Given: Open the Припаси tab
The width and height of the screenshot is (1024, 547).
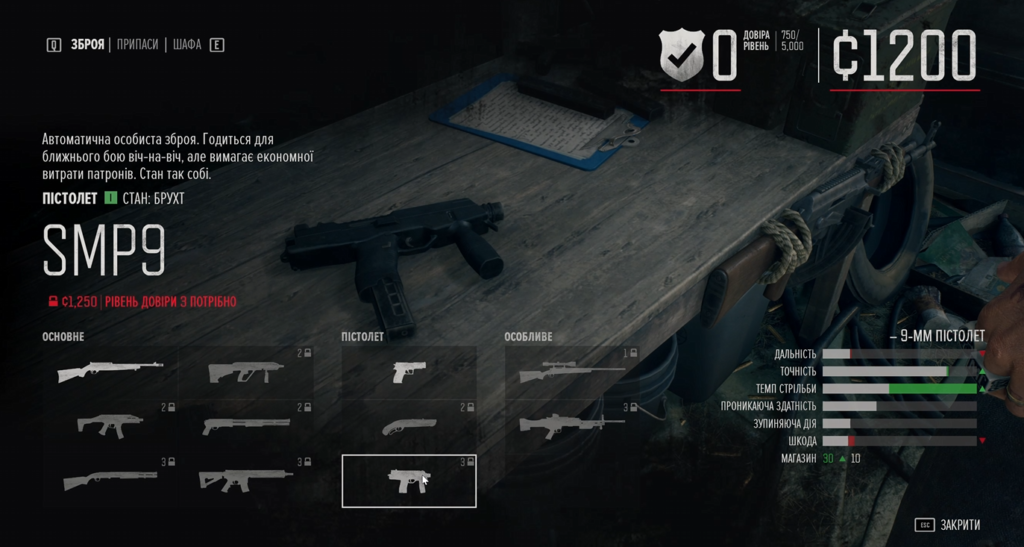Looking at the screenshot, I should tap(137, 45).
